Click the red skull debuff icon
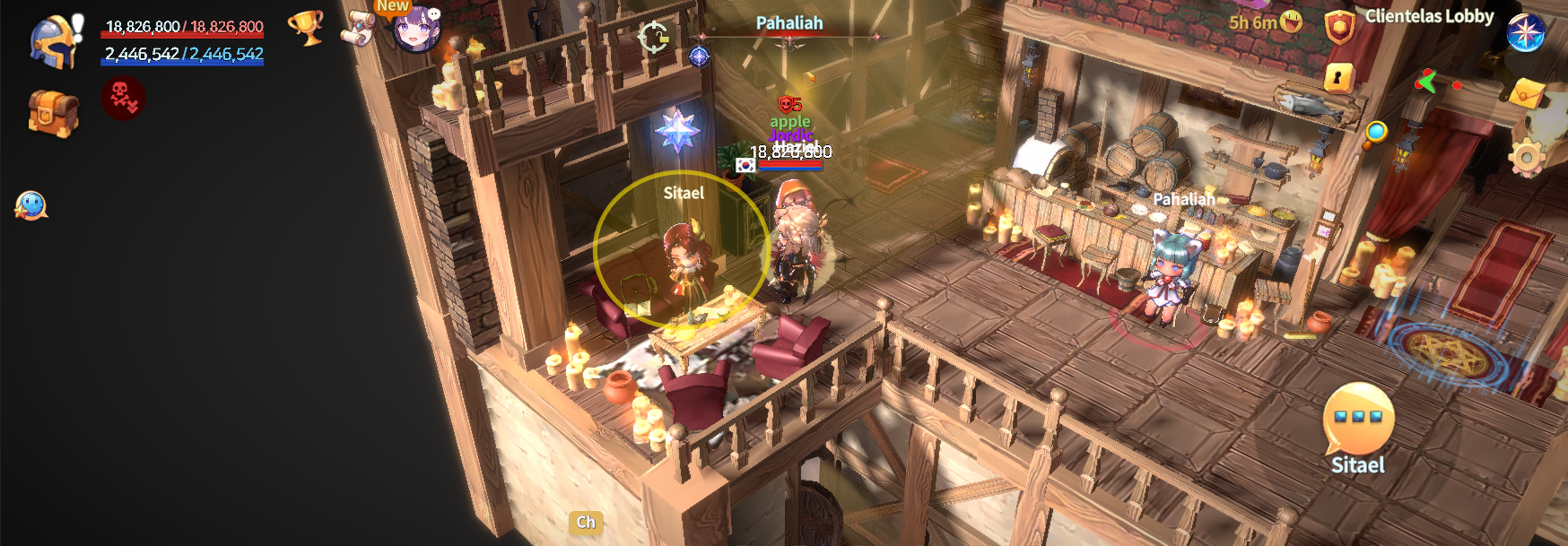The height and width of the screenshot is (546, 1568). tap(123, 98)
